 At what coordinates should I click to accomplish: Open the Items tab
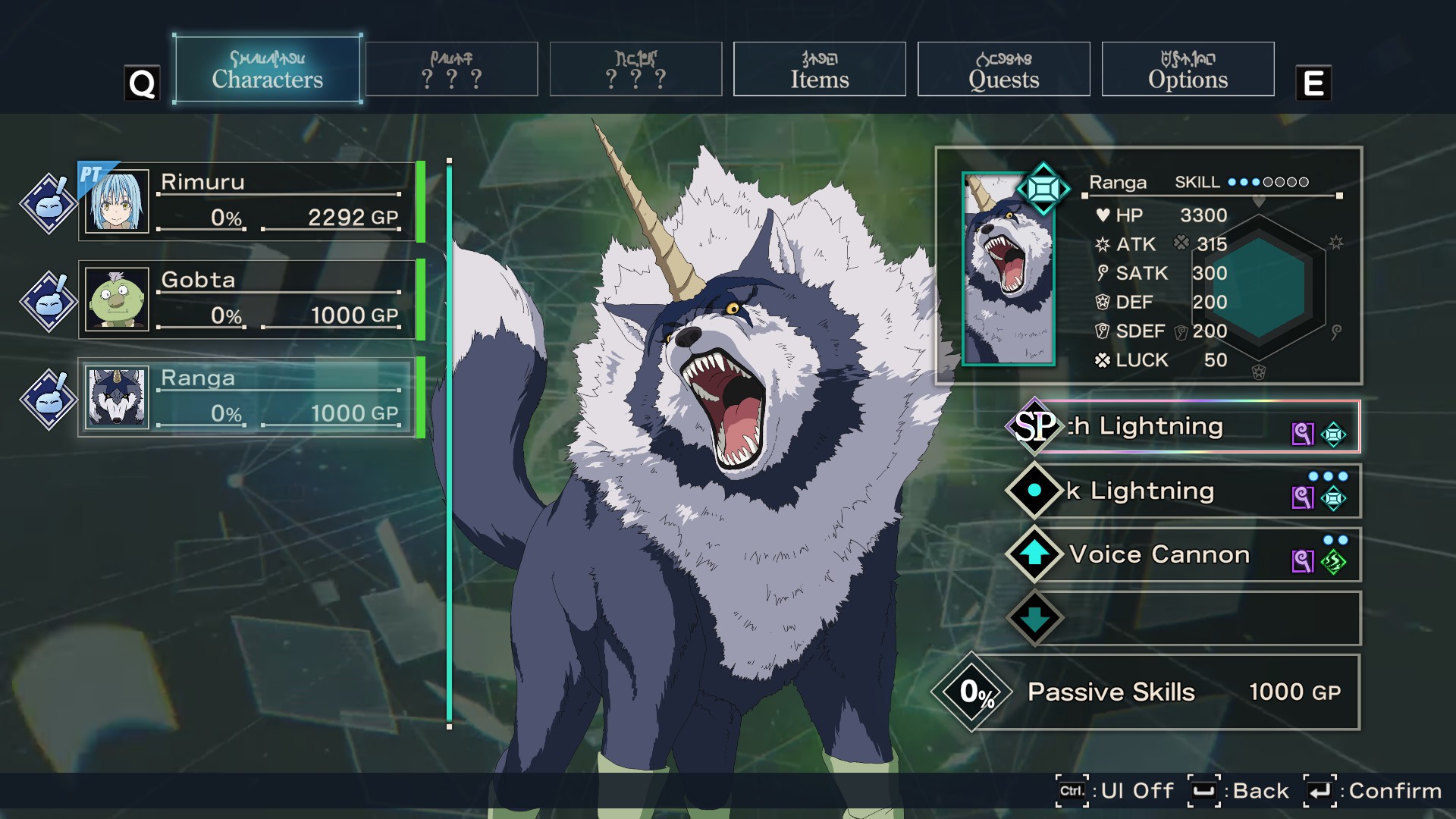click(819, 70)
